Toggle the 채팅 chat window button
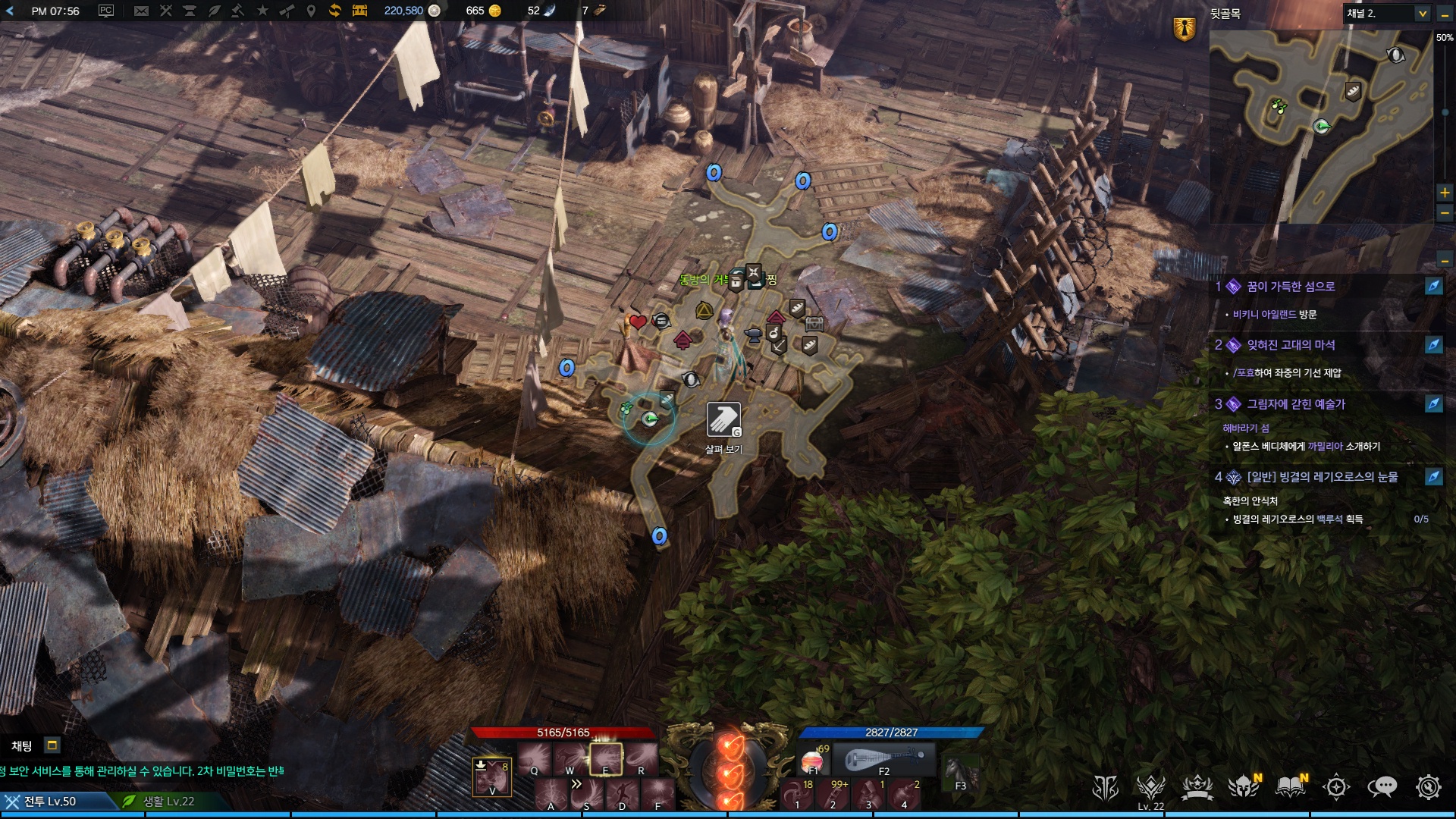The width and height of the screenshot is (1456, 819). pos(52,745)
